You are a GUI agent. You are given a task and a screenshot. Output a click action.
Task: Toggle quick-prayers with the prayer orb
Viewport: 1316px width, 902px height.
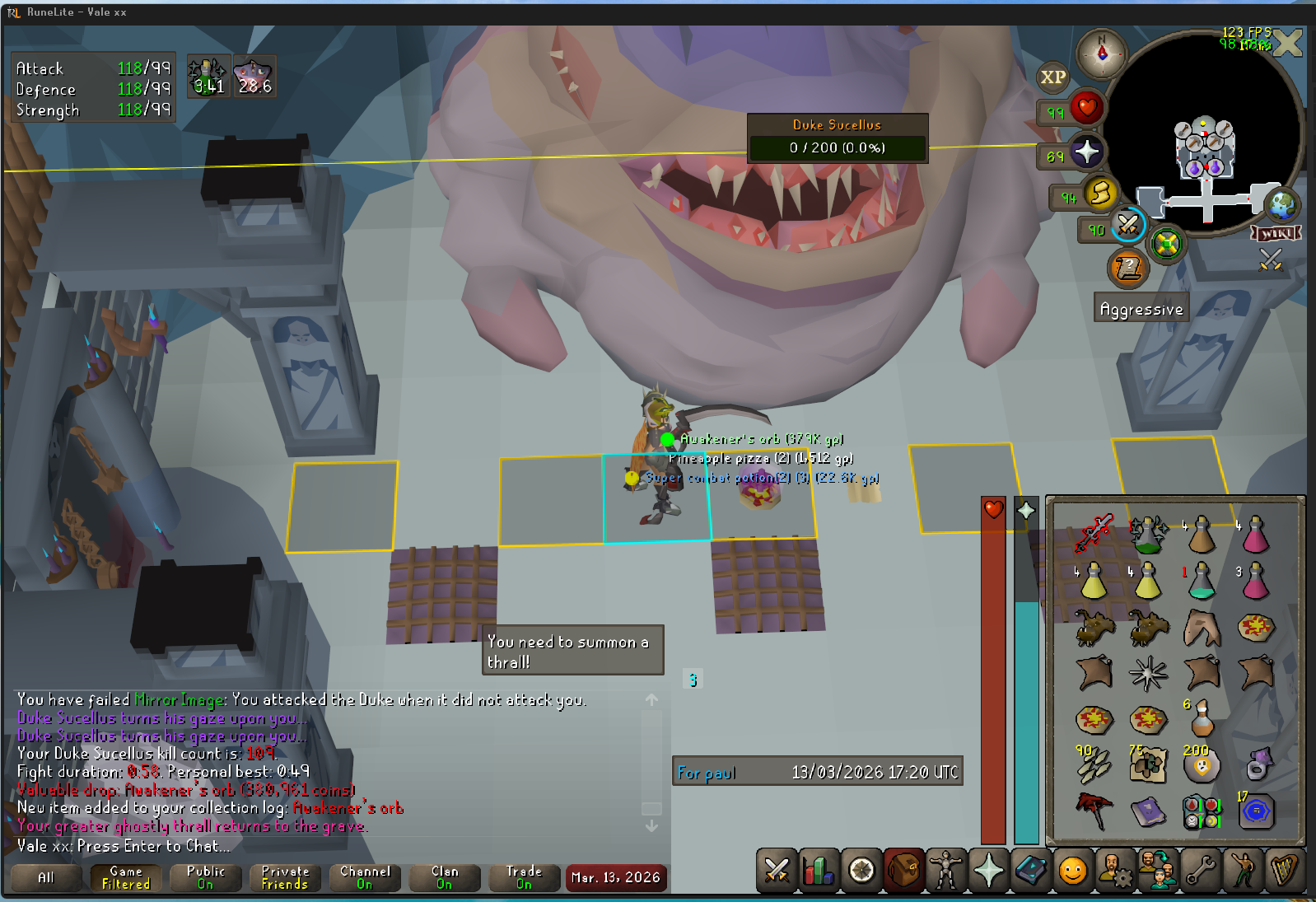(x=1086, y=152)
